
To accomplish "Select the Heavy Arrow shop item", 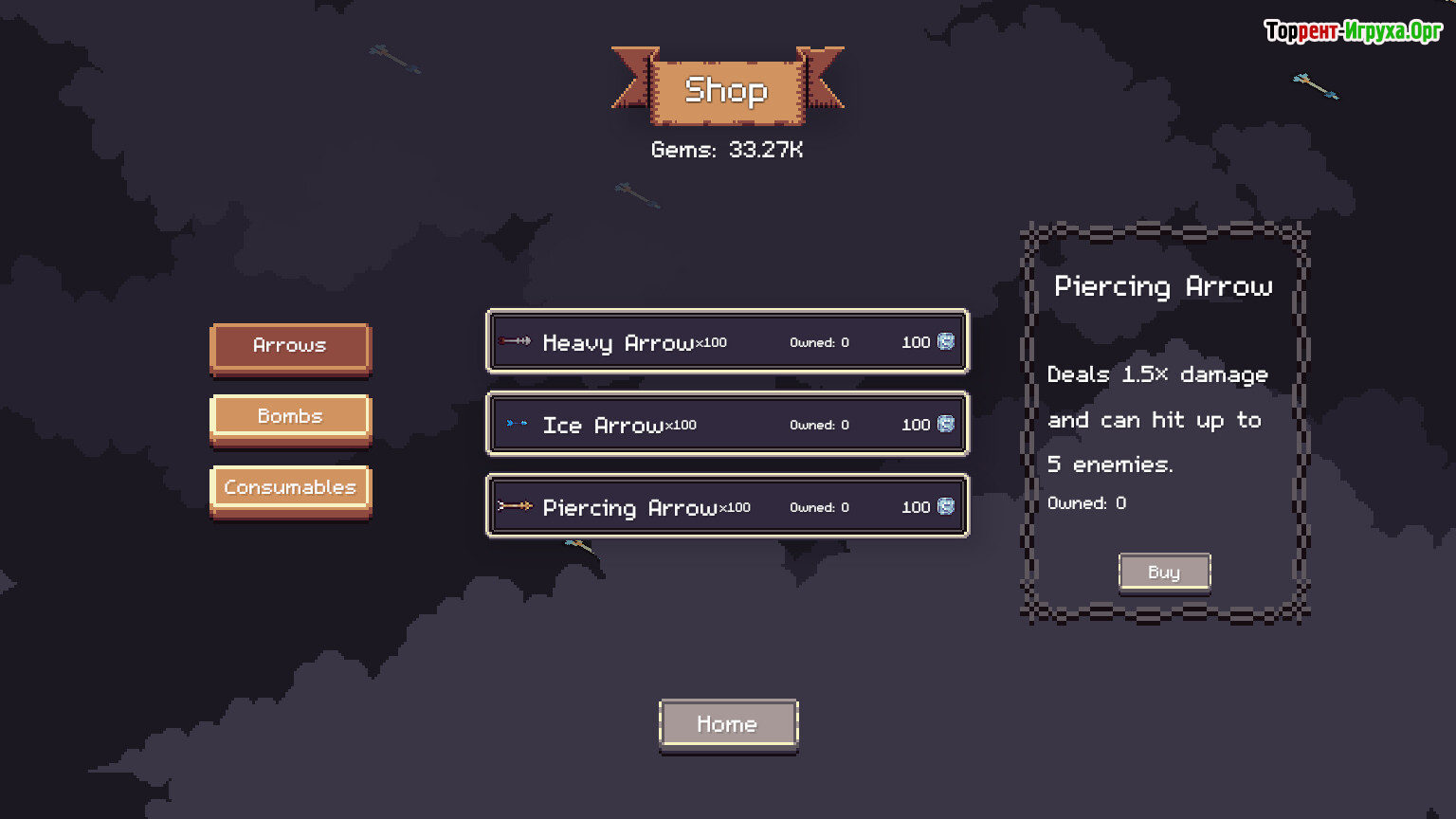I will [727, 342].
